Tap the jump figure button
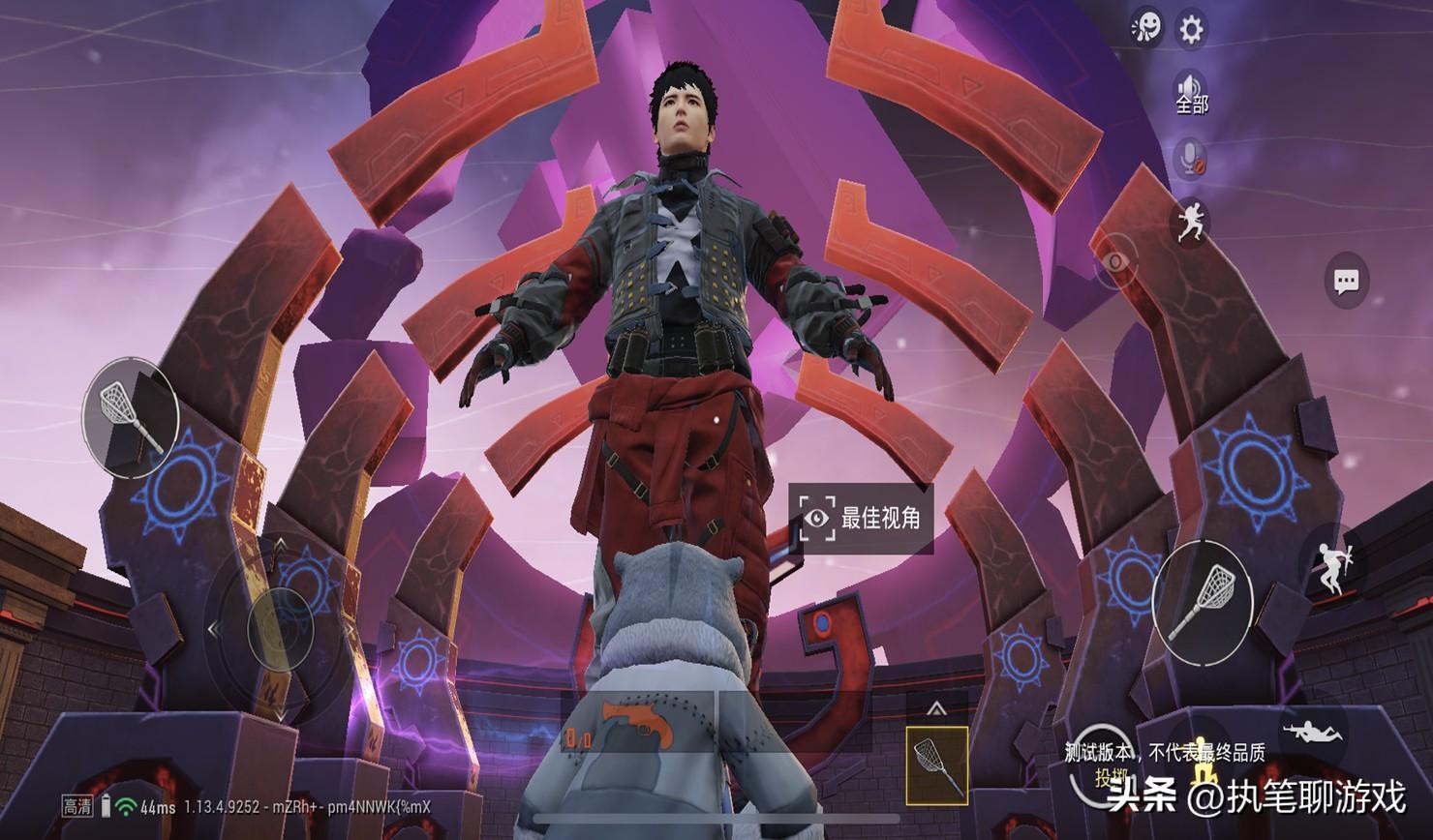This screenshot has width=1433, height=840. pos(1329,567)
